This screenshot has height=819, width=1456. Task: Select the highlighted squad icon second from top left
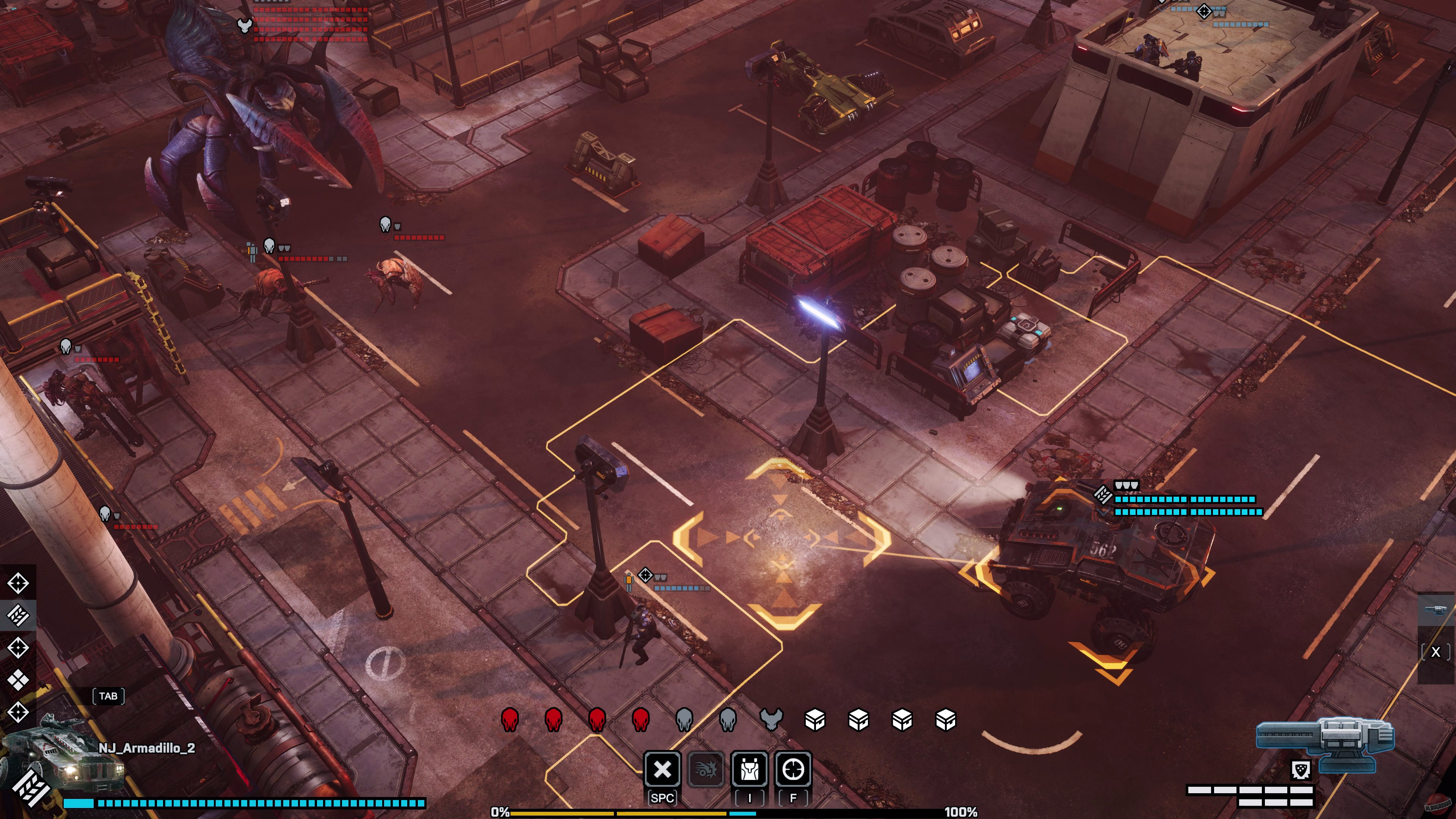[19, 616]
